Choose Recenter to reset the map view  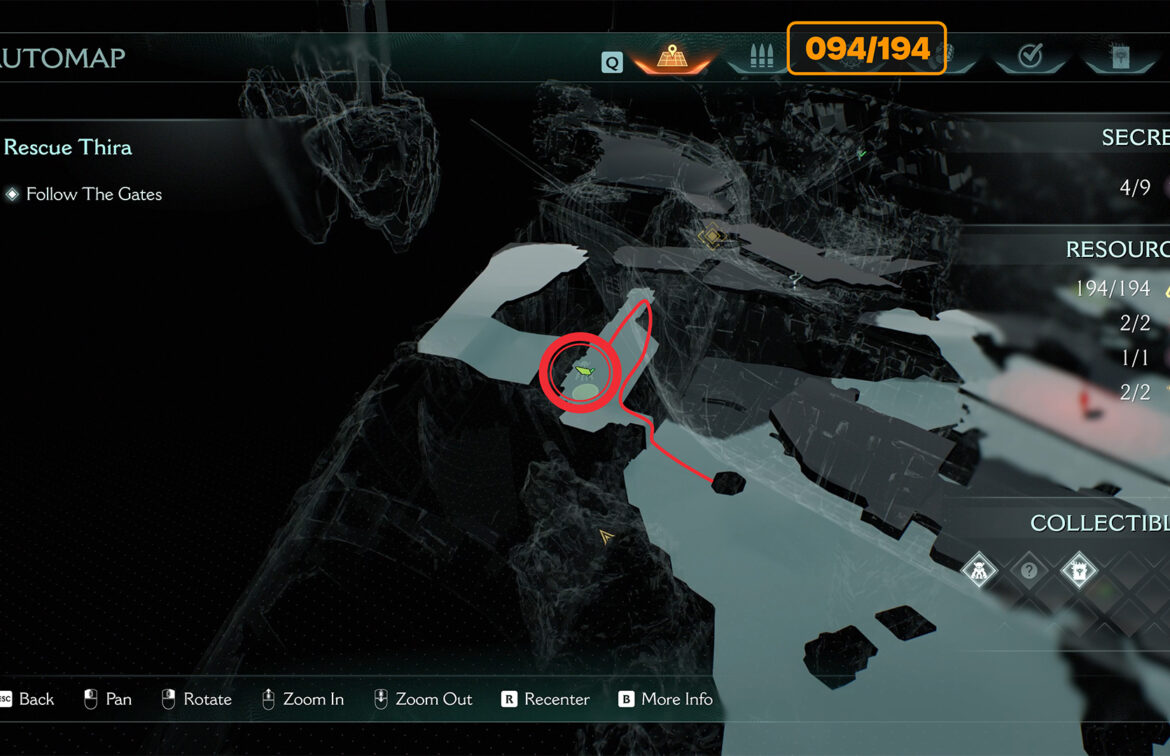tap(546, 699)
